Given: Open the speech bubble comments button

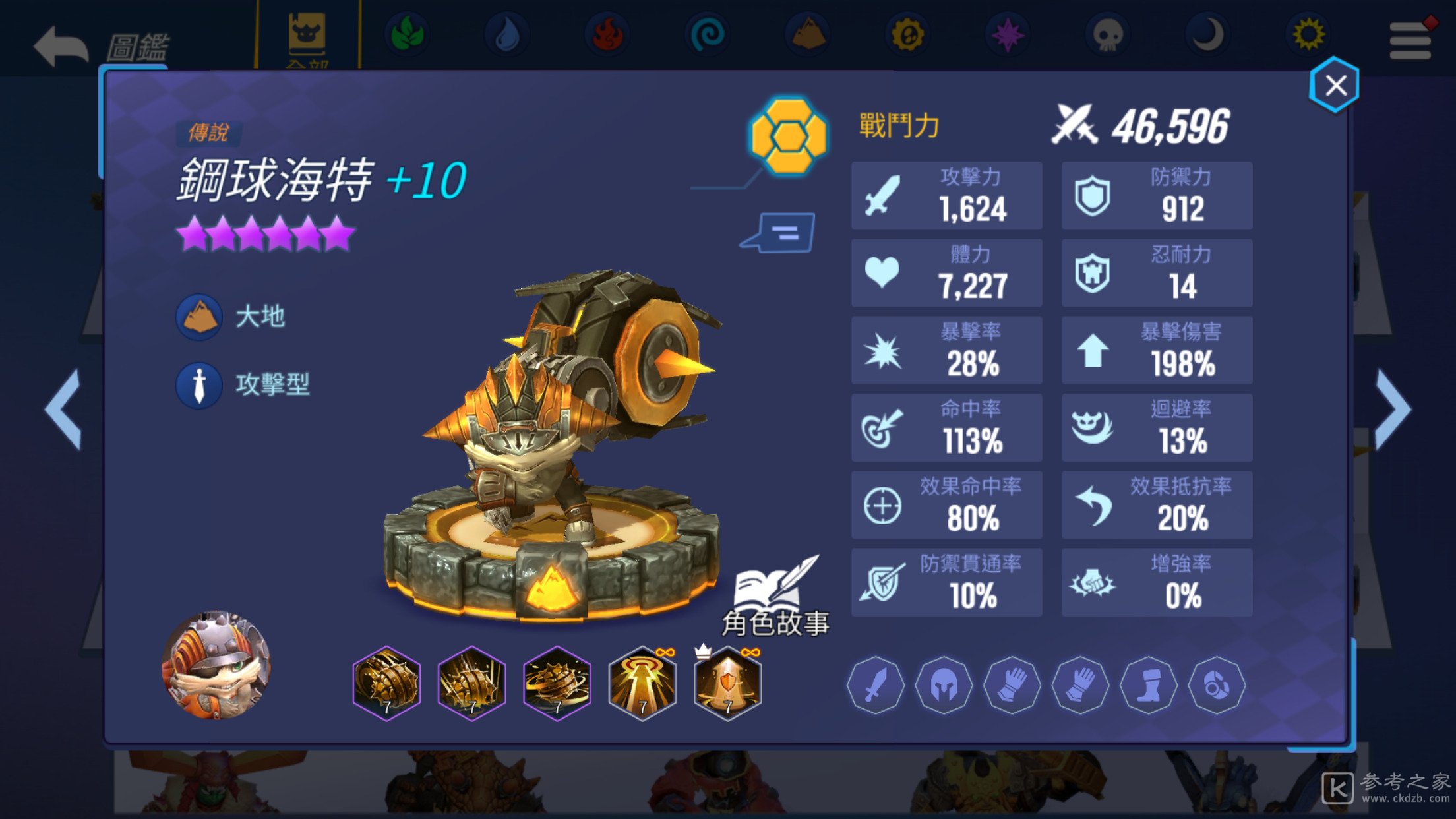Looking at the screenshot, I should click(779, 232).
